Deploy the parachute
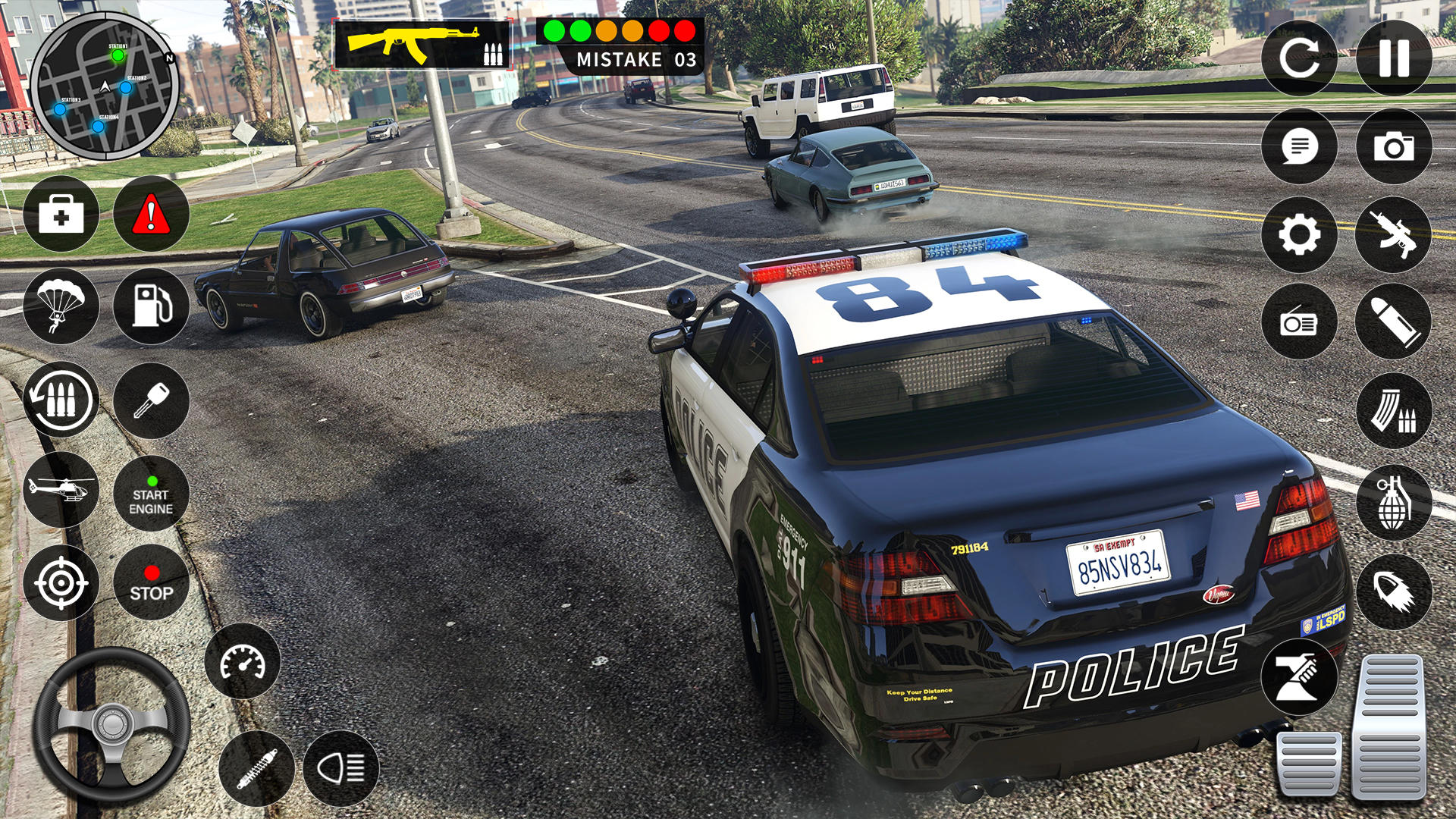Screen dimensions: 1456x819 (61, 306)
